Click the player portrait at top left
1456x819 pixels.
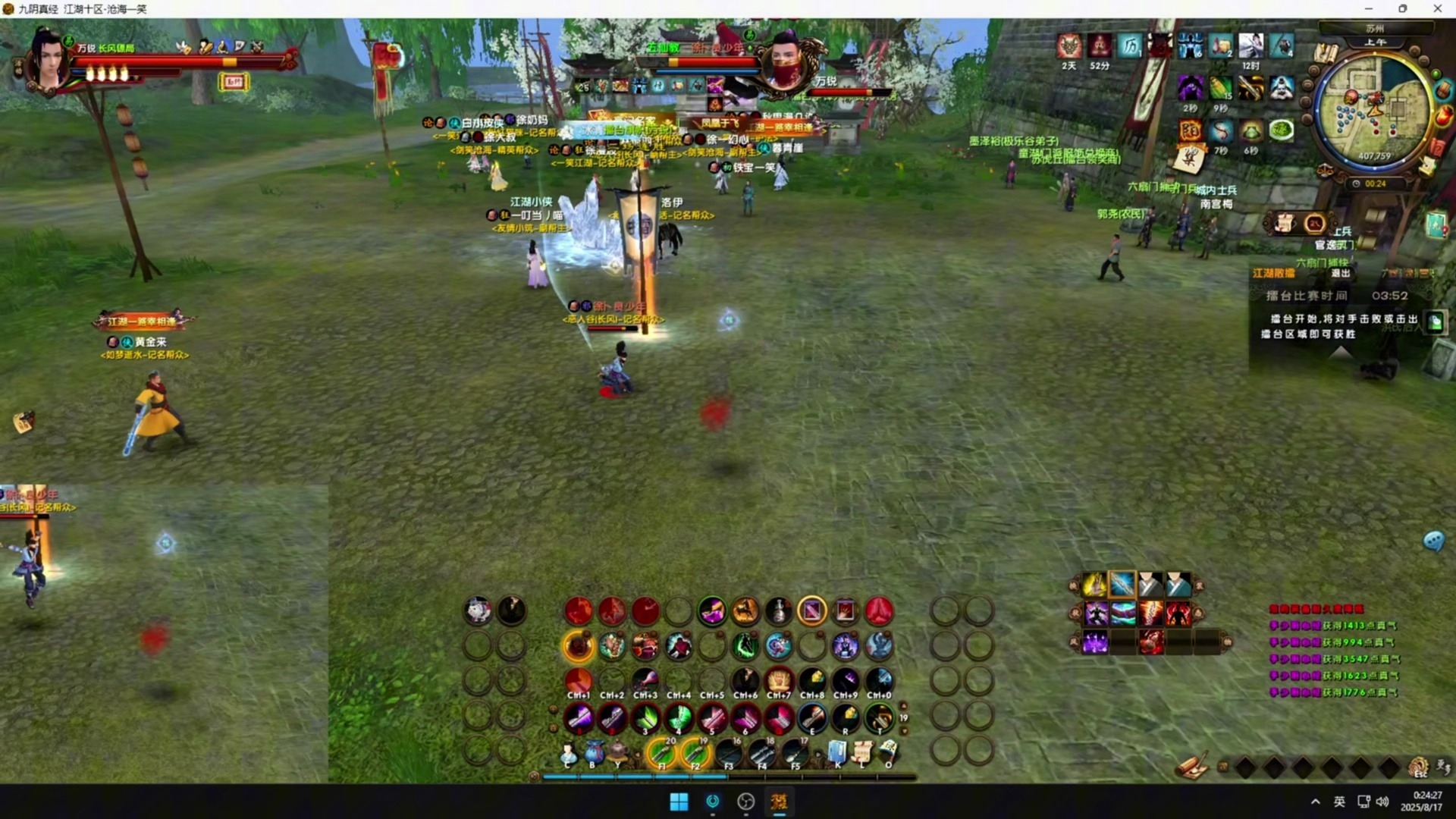[x=49, y=59]
